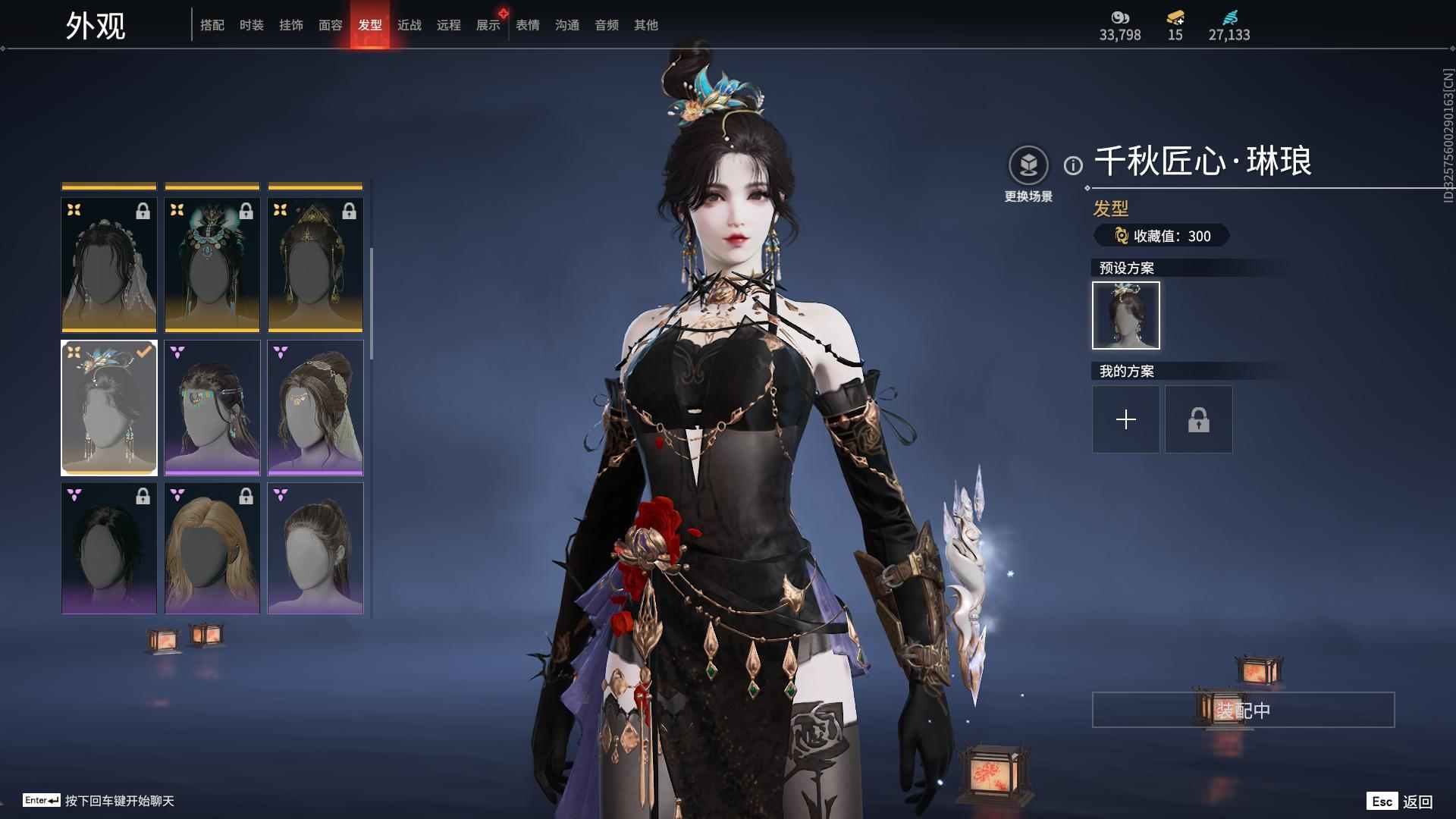1456x819 pixels.
Task: Click the locked custom scheme slot
Action: 1198,419
